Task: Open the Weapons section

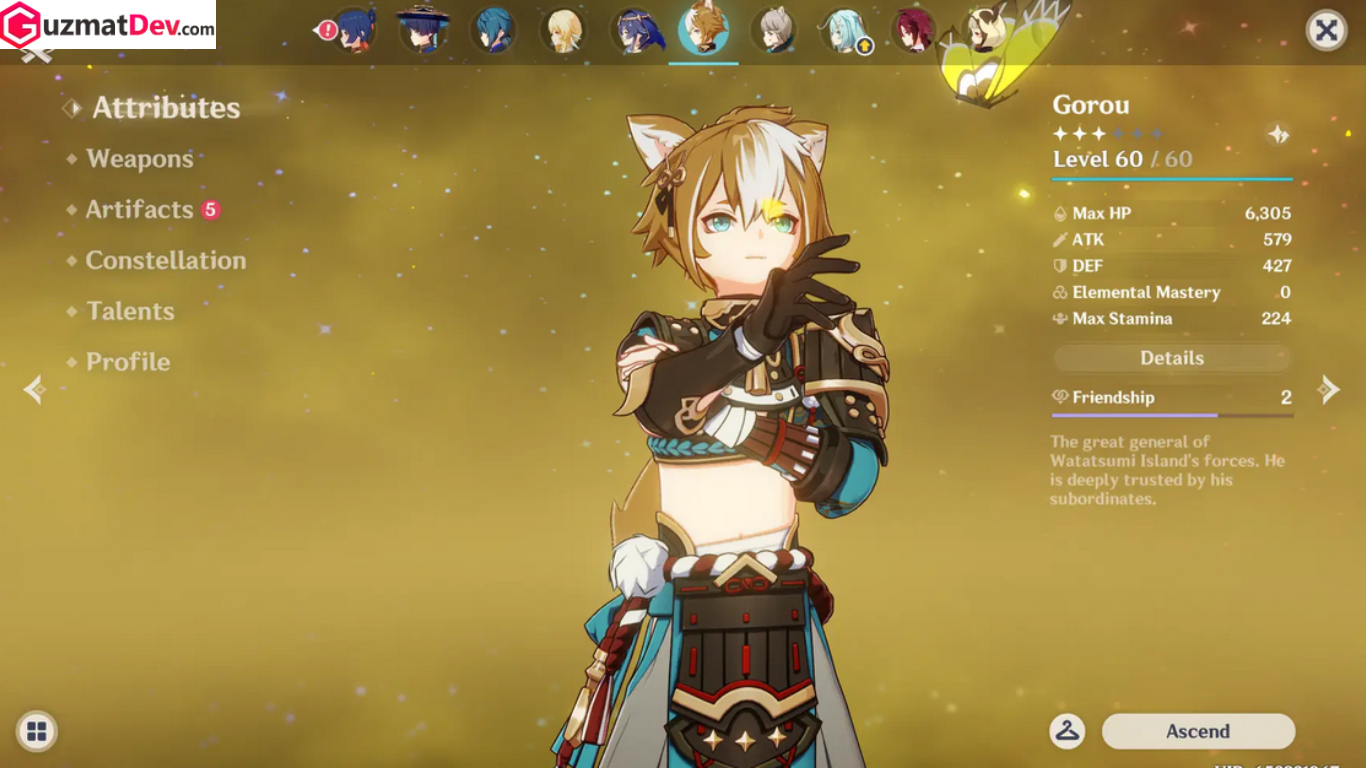Action: (x=139, y=159)
